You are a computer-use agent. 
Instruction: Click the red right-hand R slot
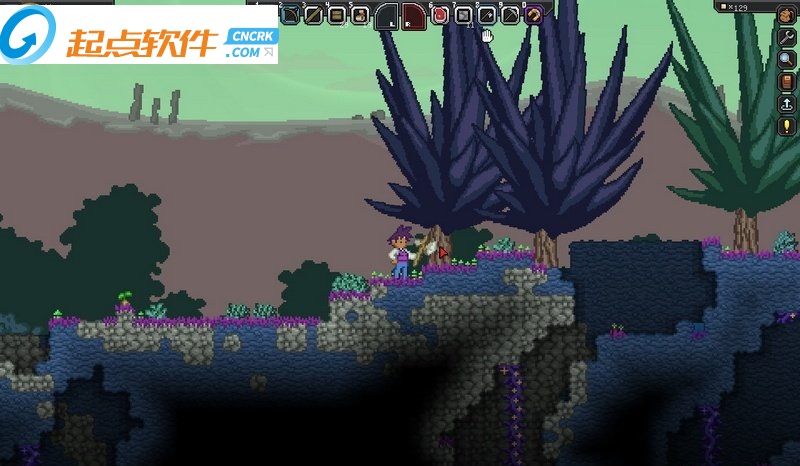[x=414, y=16]
